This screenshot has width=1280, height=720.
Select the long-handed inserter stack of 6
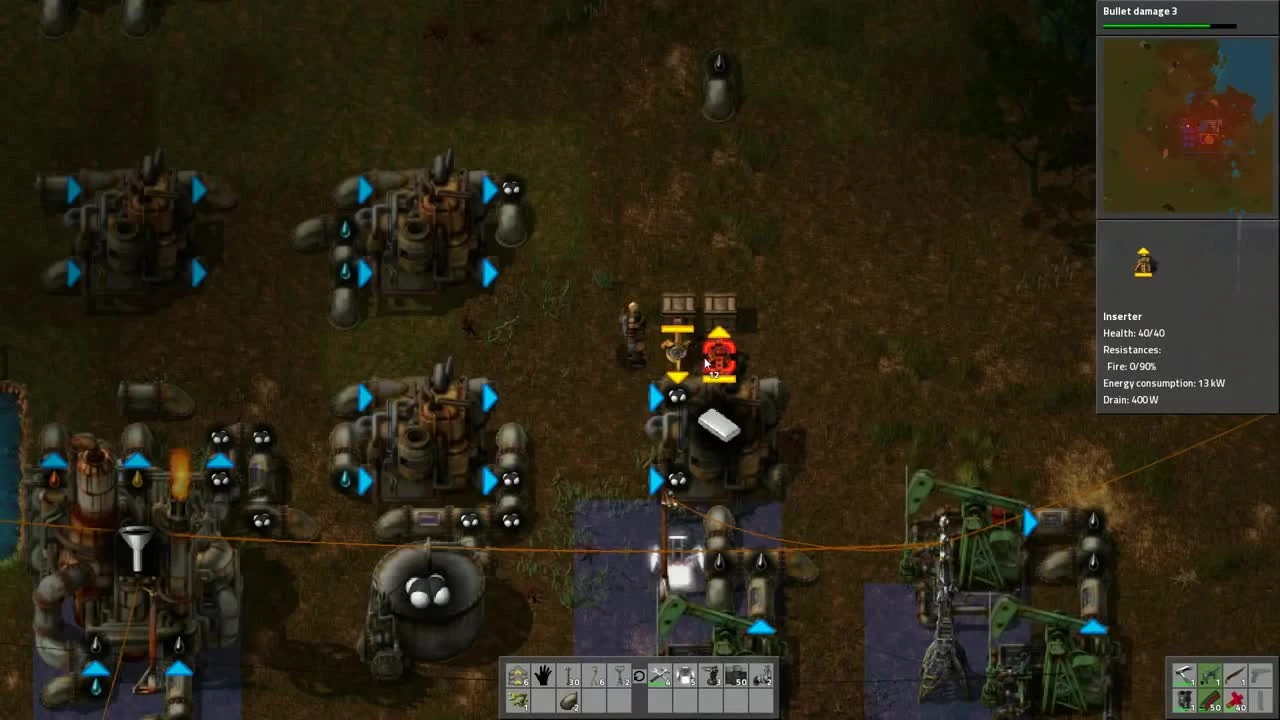click(x=595, y=675)
